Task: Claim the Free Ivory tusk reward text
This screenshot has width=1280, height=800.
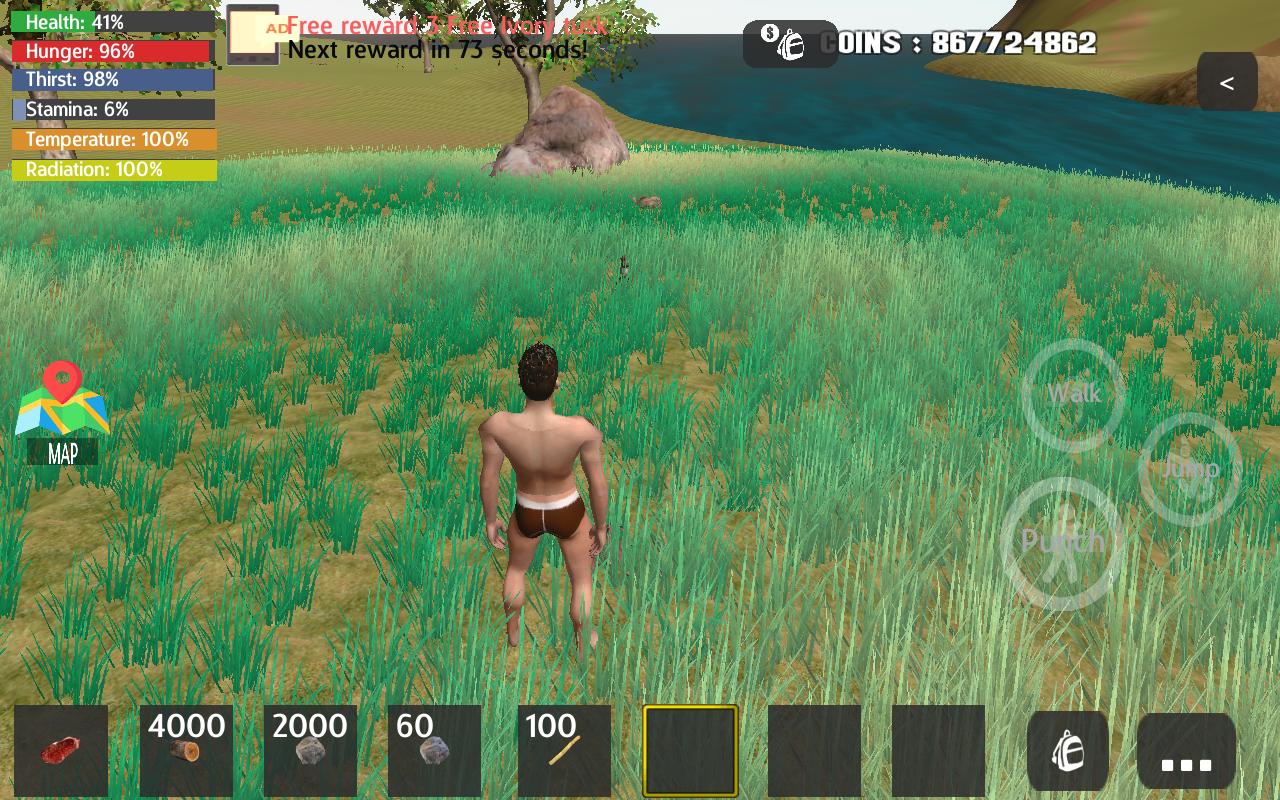Action: (x=446, y=26)
